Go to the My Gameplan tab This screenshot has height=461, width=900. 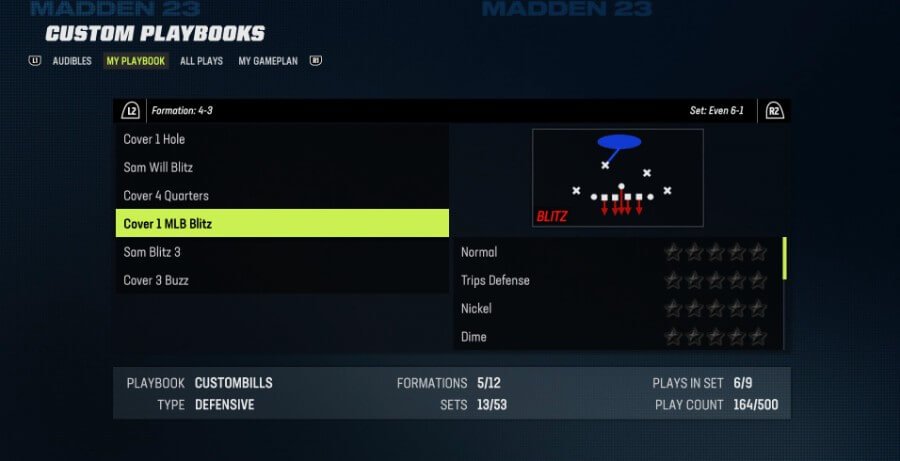[x=270, y=61]
